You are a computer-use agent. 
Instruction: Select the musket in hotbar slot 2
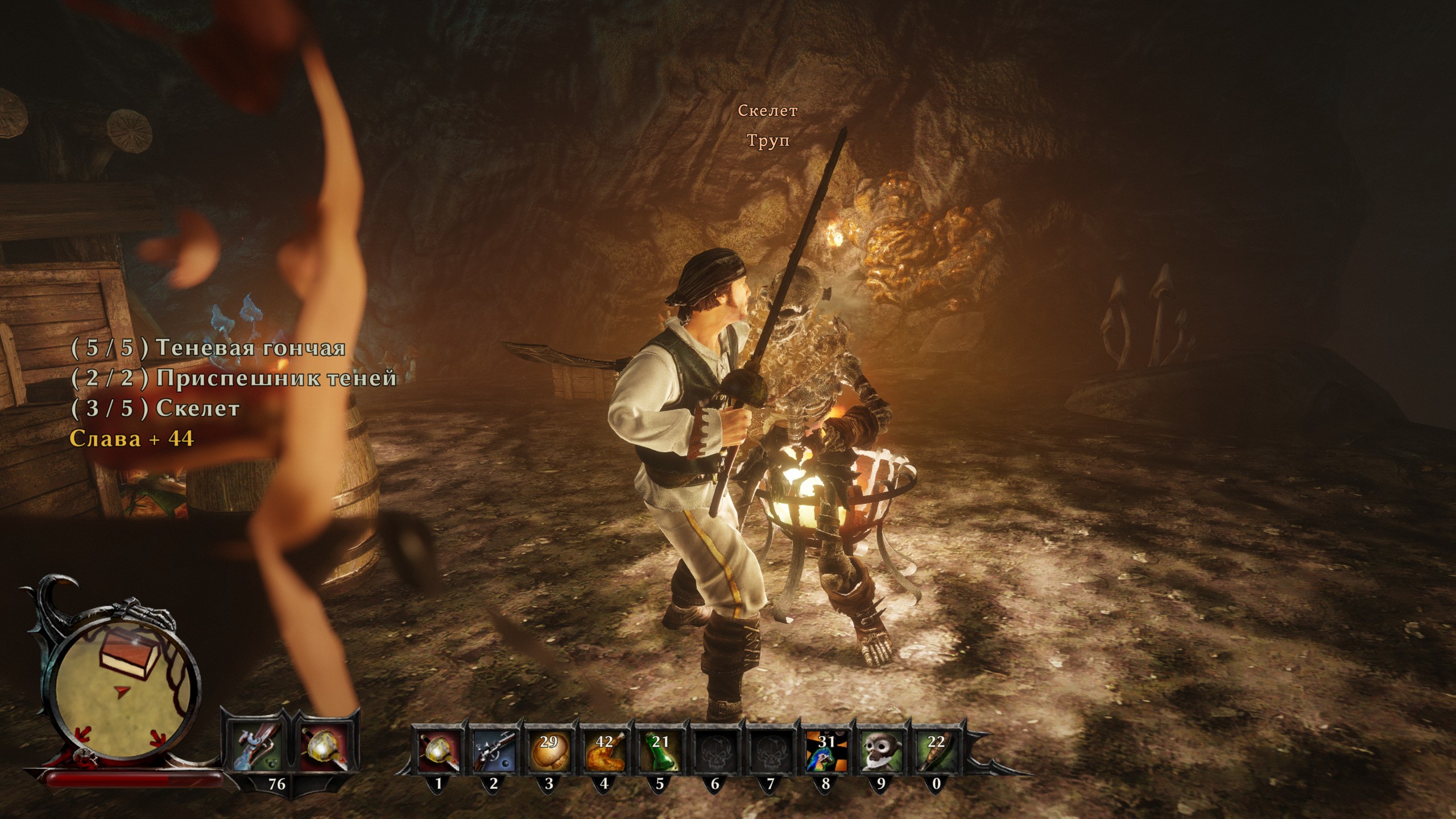pyautogui.click(x=493, y=749)
